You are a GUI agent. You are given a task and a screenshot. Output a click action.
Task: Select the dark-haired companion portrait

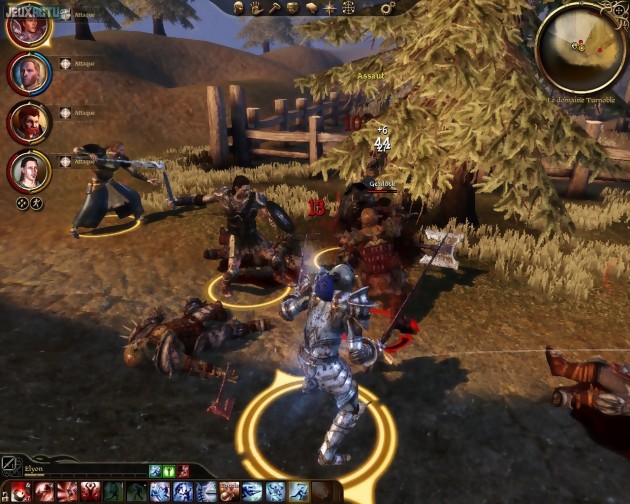coord(28,171)
